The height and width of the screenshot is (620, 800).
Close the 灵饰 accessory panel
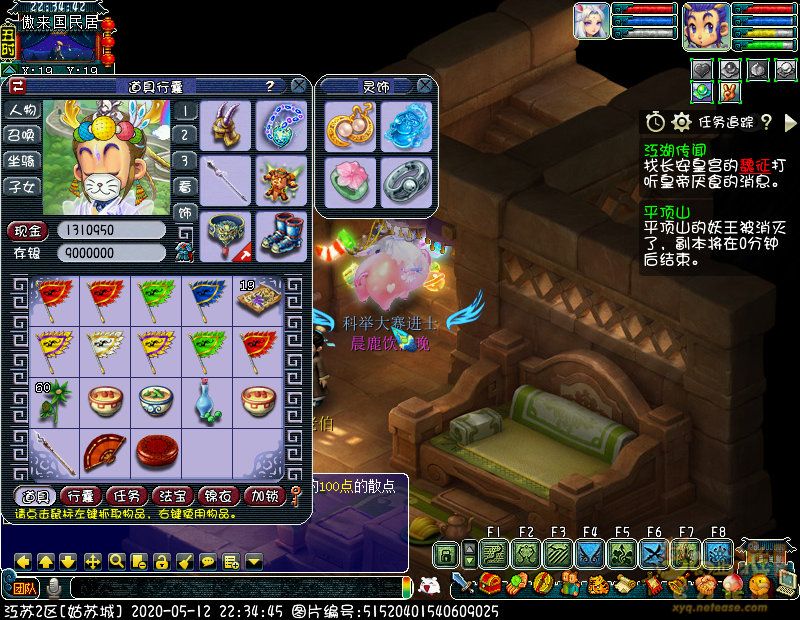click(425, 86)
